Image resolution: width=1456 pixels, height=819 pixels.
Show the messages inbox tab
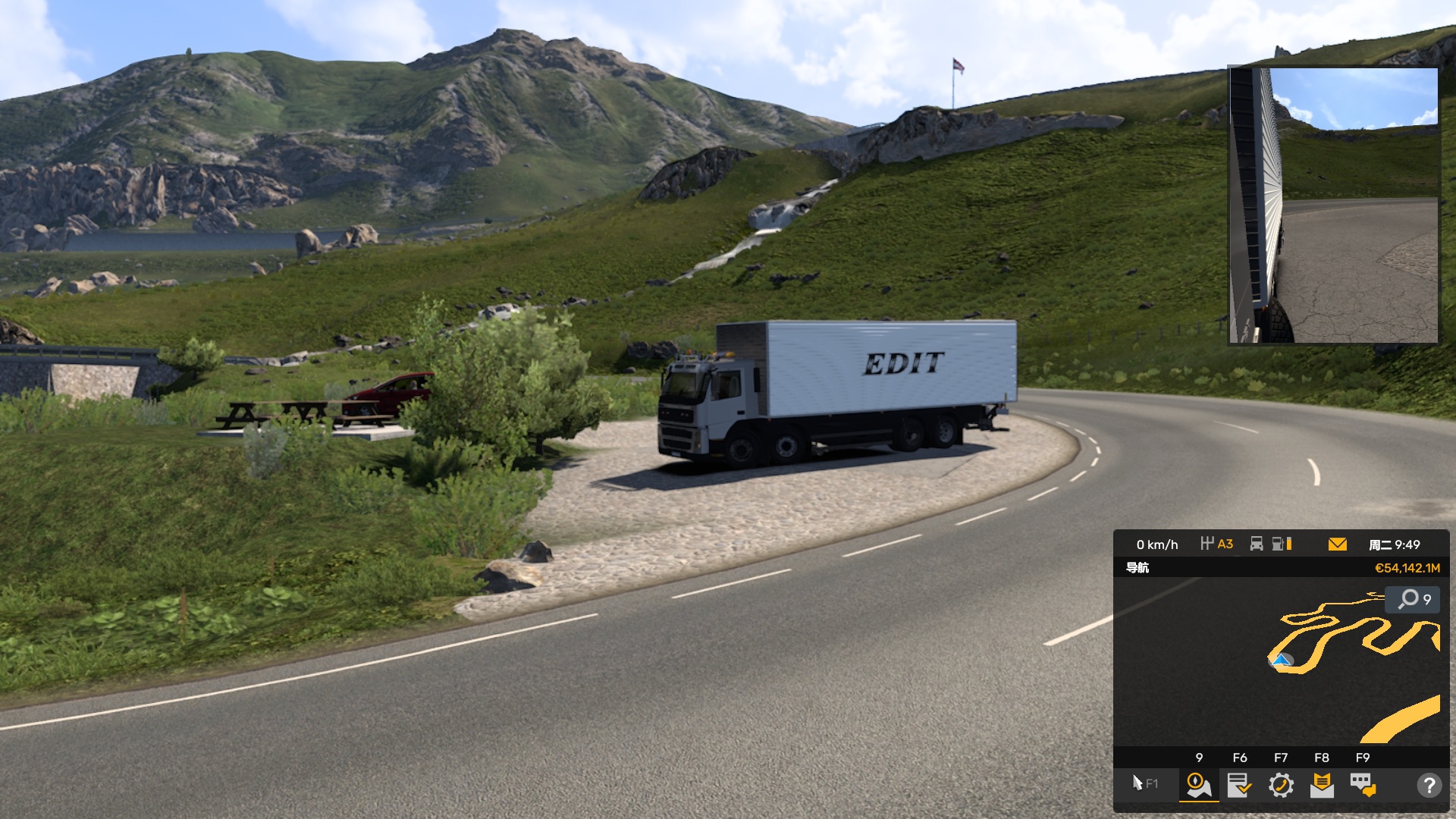[1322, 785]
